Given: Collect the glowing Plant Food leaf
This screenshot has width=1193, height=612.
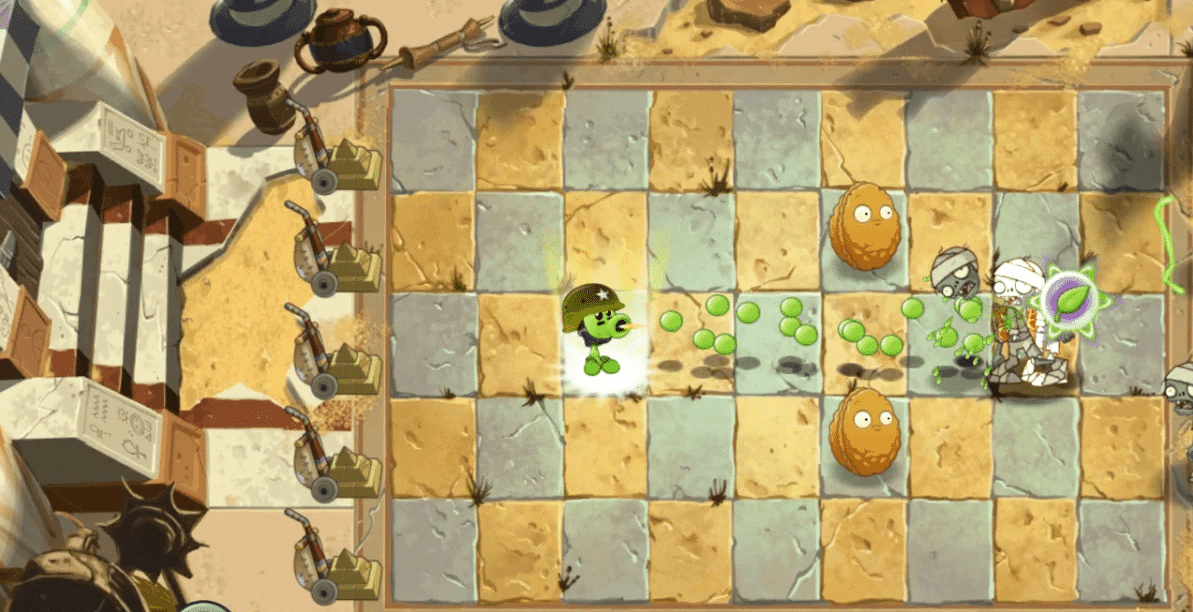Looking at the screenshot, I should pyautogui.click(x=1069, y=298).
